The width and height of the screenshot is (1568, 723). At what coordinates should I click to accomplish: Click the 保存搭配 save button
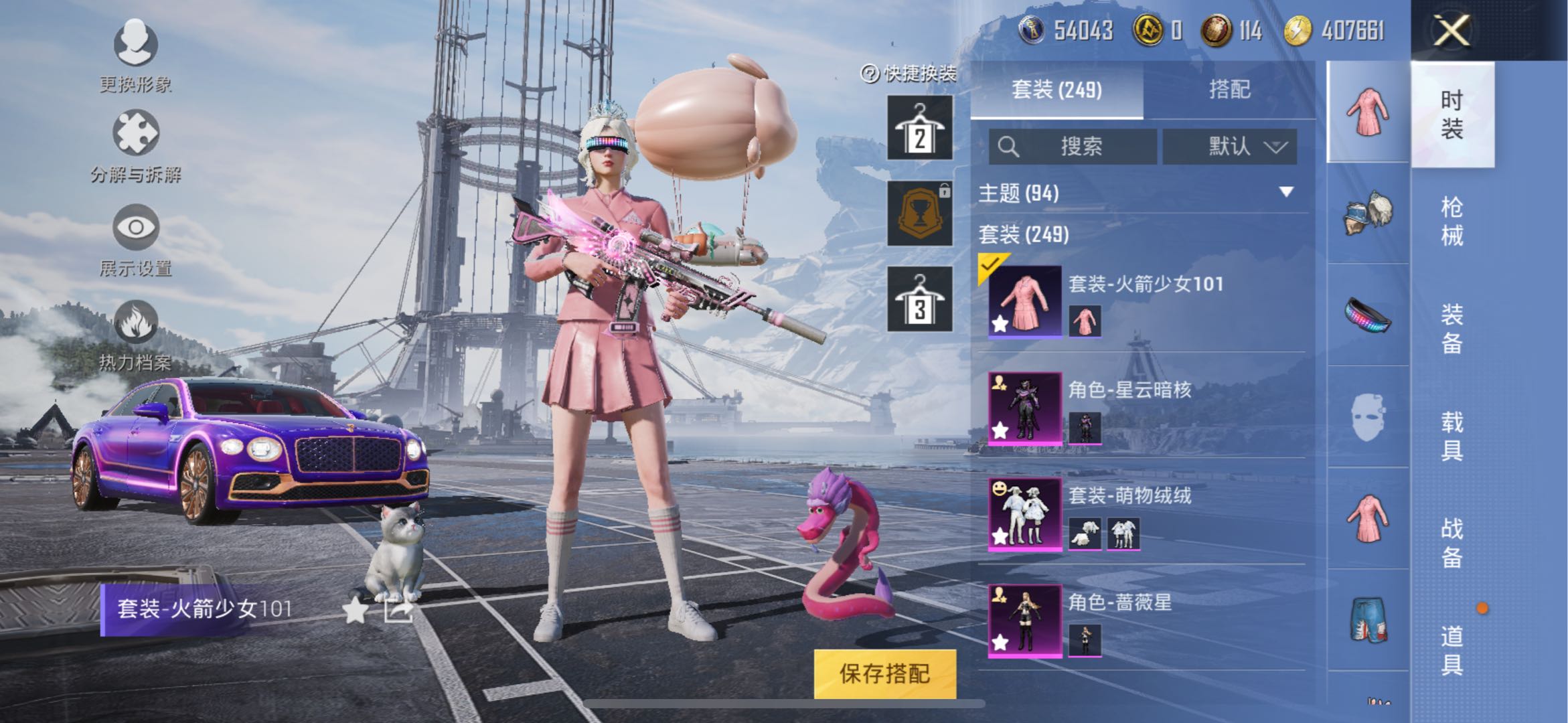click(x=884, y=673)
